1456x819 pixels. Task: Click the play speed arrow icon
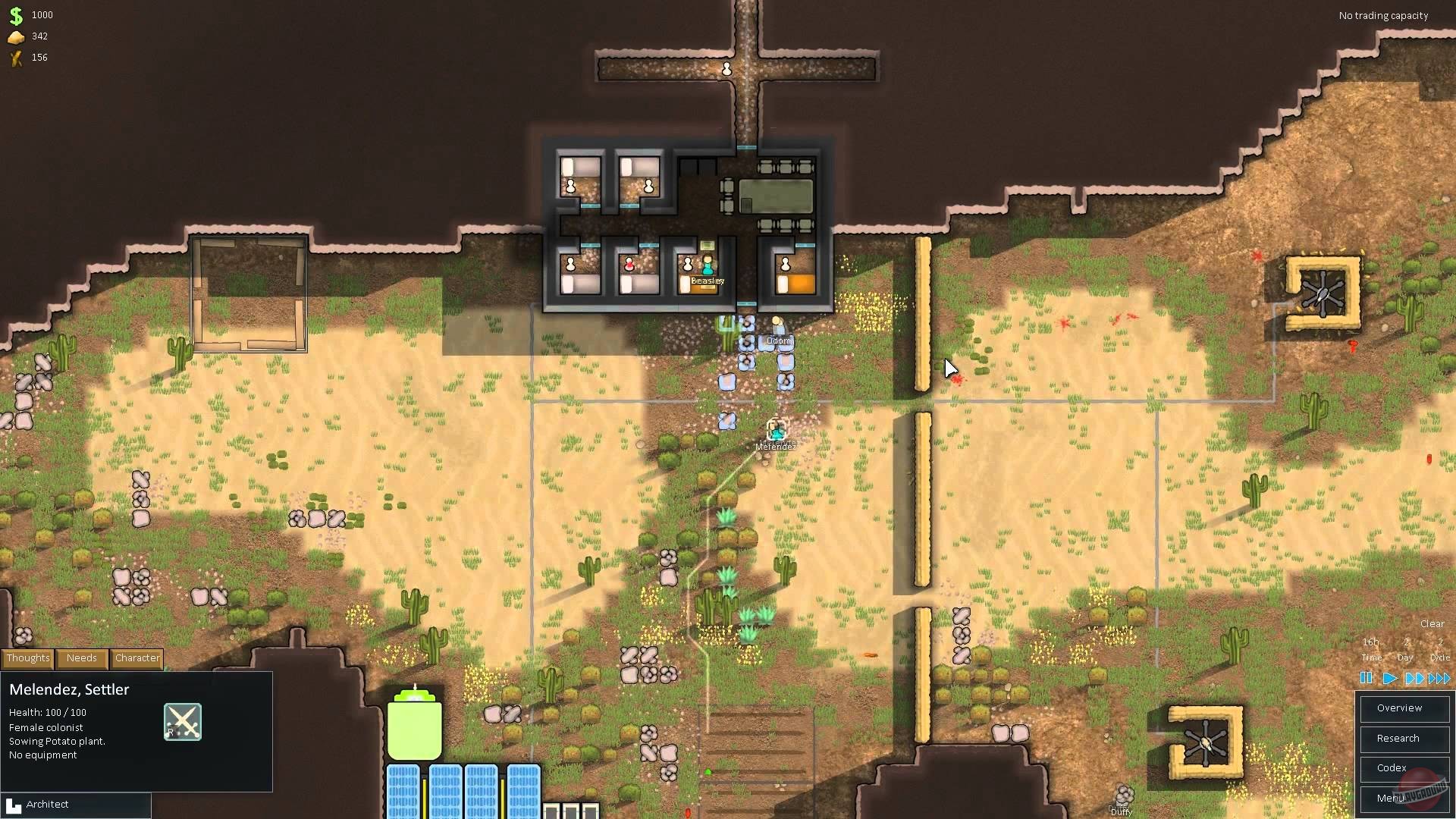point(1389,679)
